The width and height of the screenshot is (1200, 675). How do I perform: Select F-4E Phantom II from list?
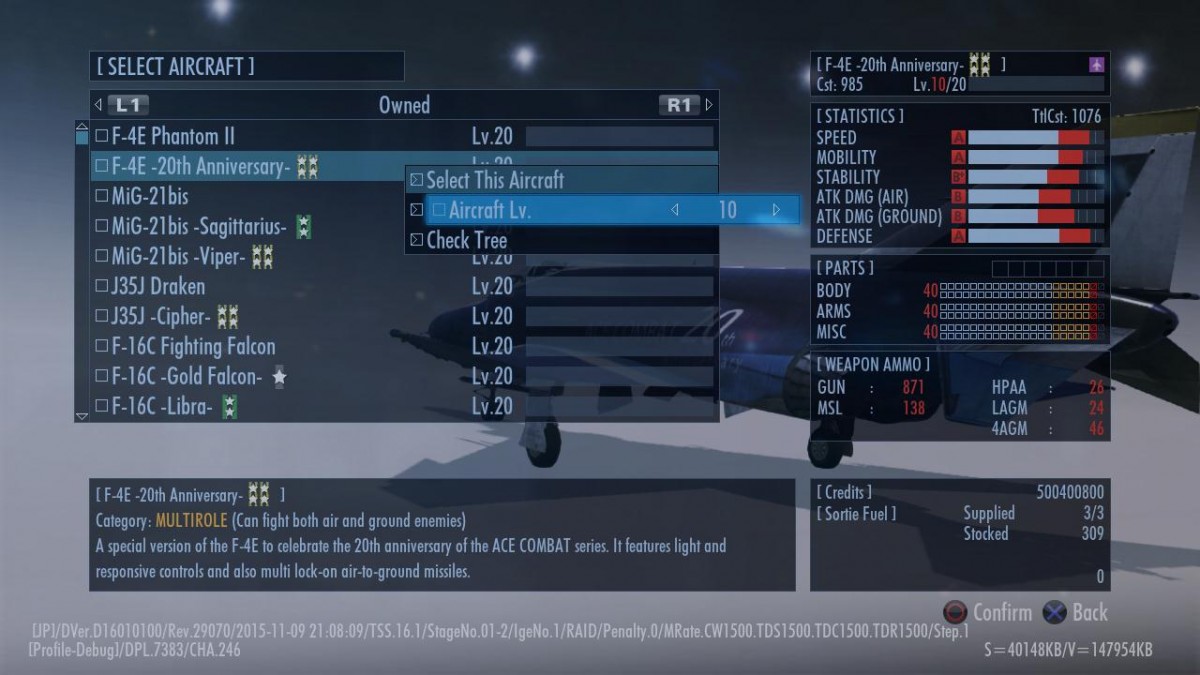(173, 136)
